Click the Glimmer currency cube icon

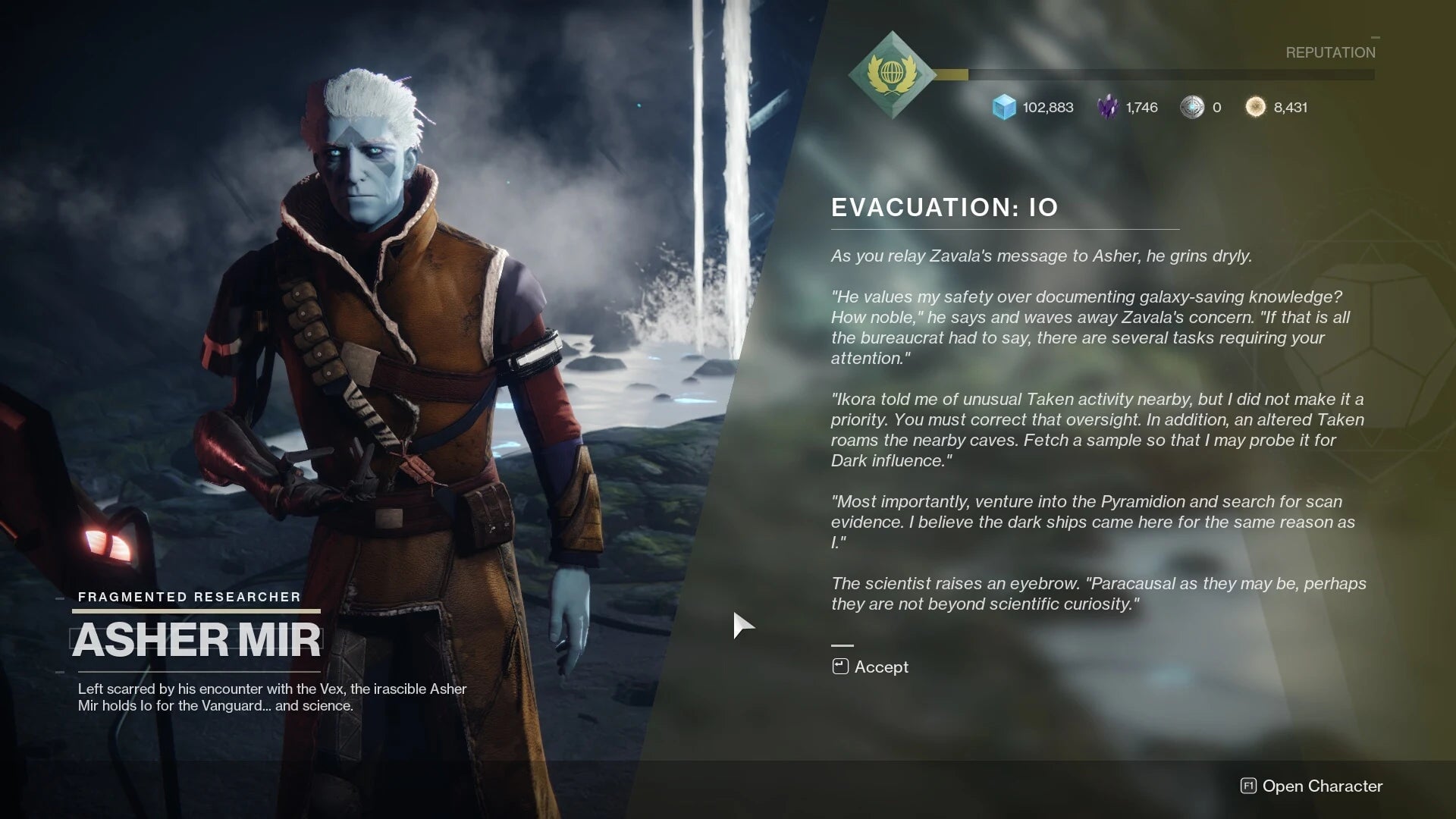[x=1003, y=107]
